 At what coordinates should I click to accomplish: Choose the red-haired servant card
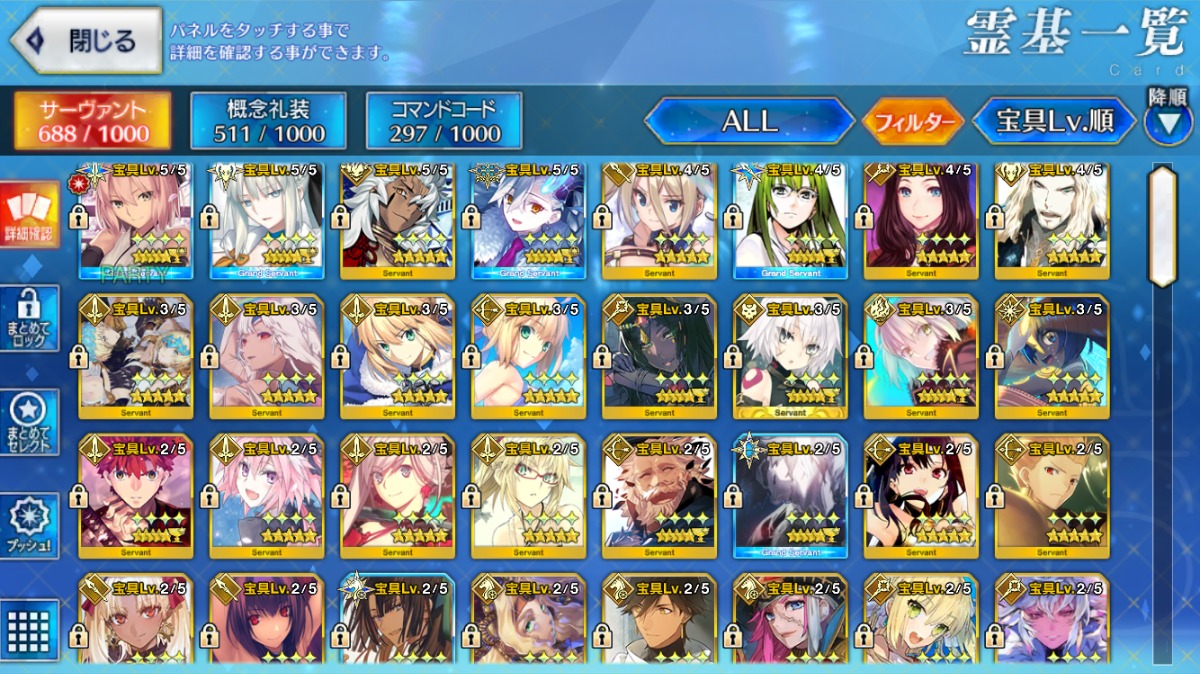point(136,495)
